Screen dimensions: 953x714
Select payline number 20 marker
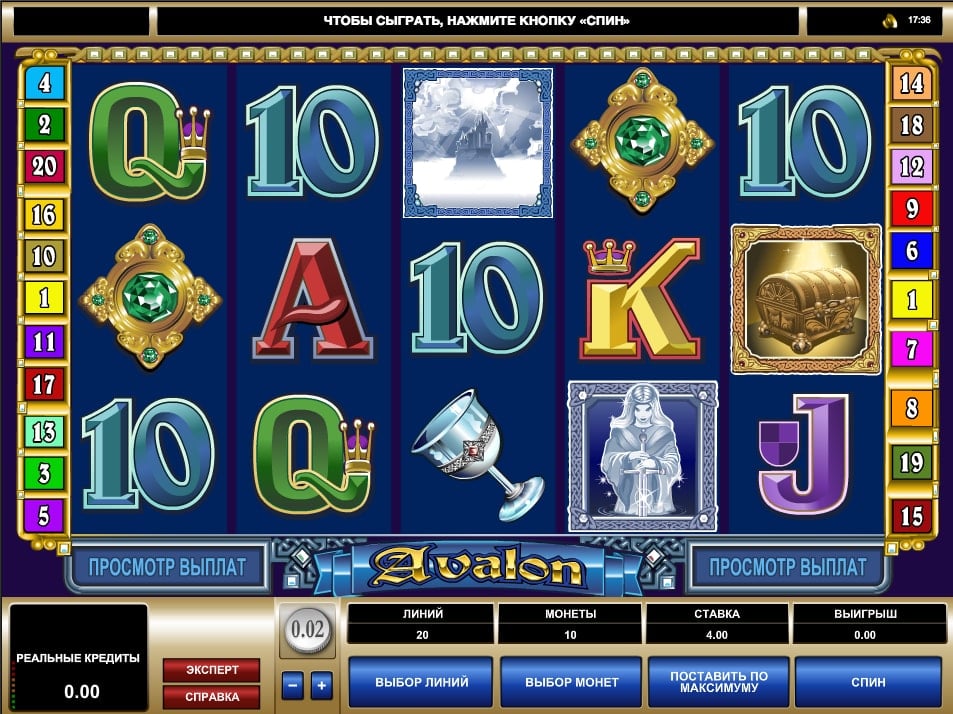(x=44, y=166)
